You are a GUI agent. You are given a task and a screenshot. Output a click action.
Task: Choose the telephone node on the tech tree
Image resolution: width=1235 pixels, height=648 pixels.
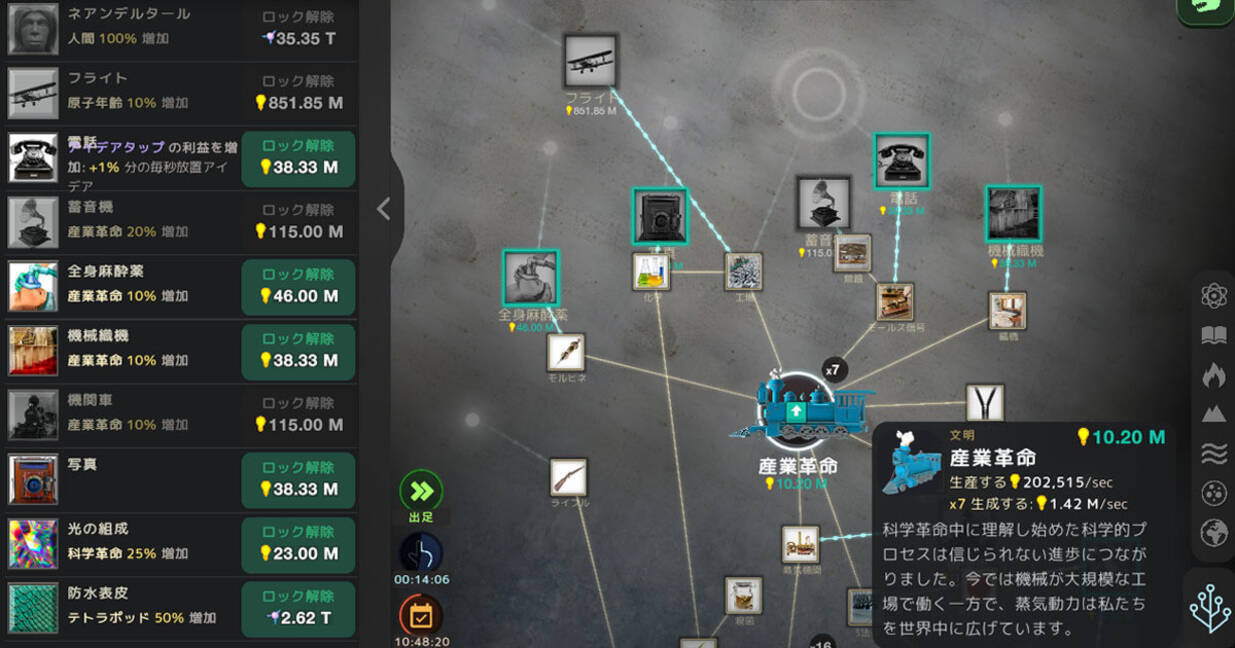point(901,160)
